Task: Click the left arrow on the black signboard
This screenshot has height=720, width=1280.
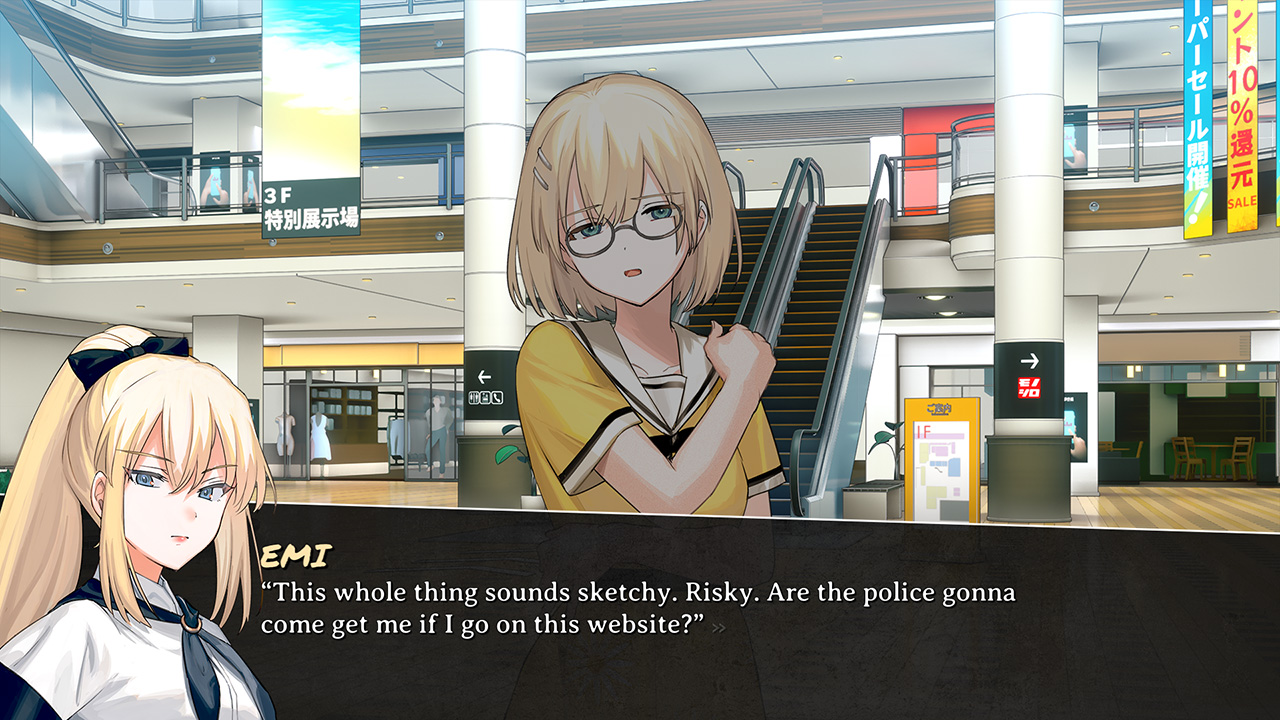Action: 484,376
